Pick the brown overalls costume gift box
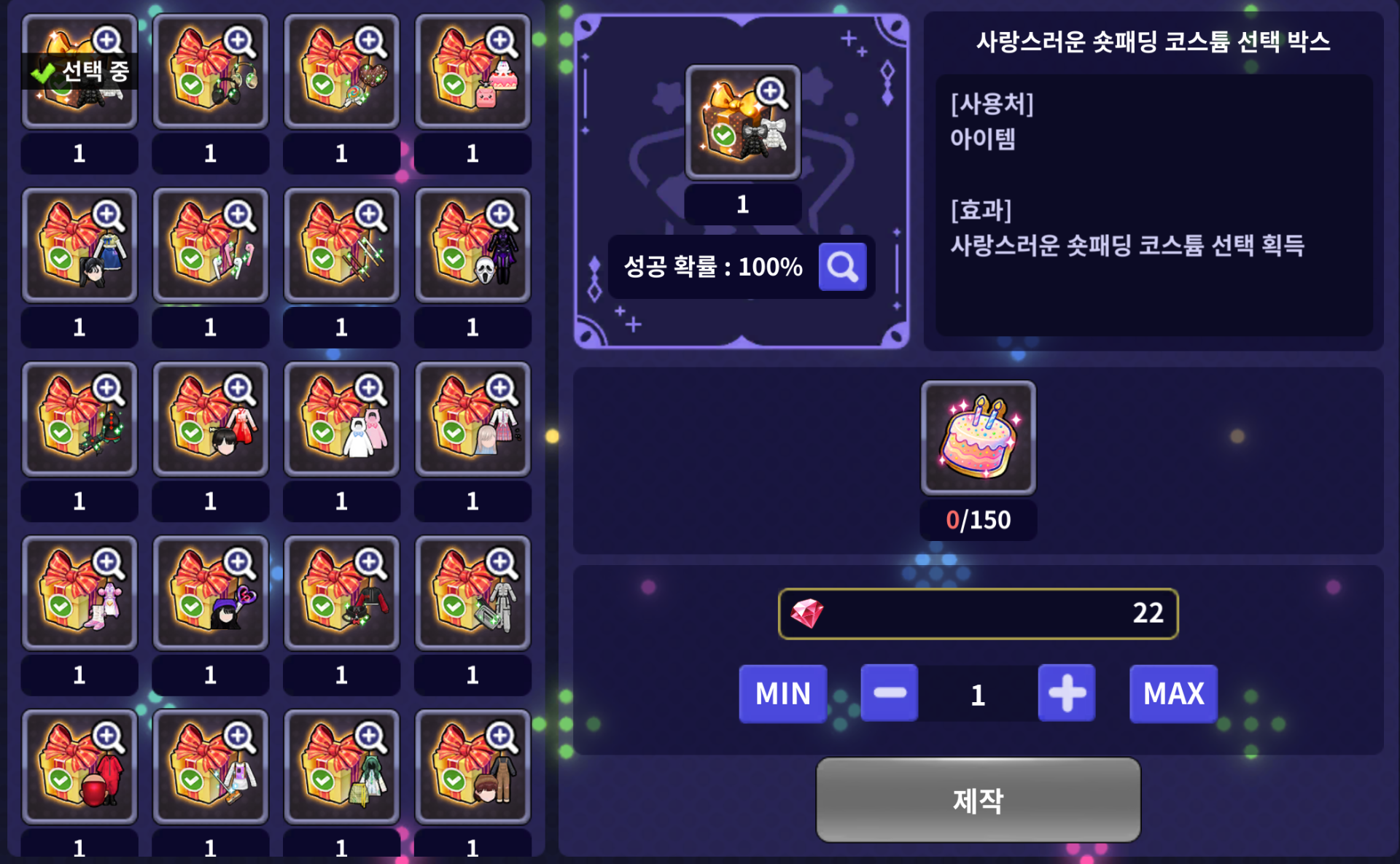Screen dimensions: 1400x864 click(x=472, y=767)
